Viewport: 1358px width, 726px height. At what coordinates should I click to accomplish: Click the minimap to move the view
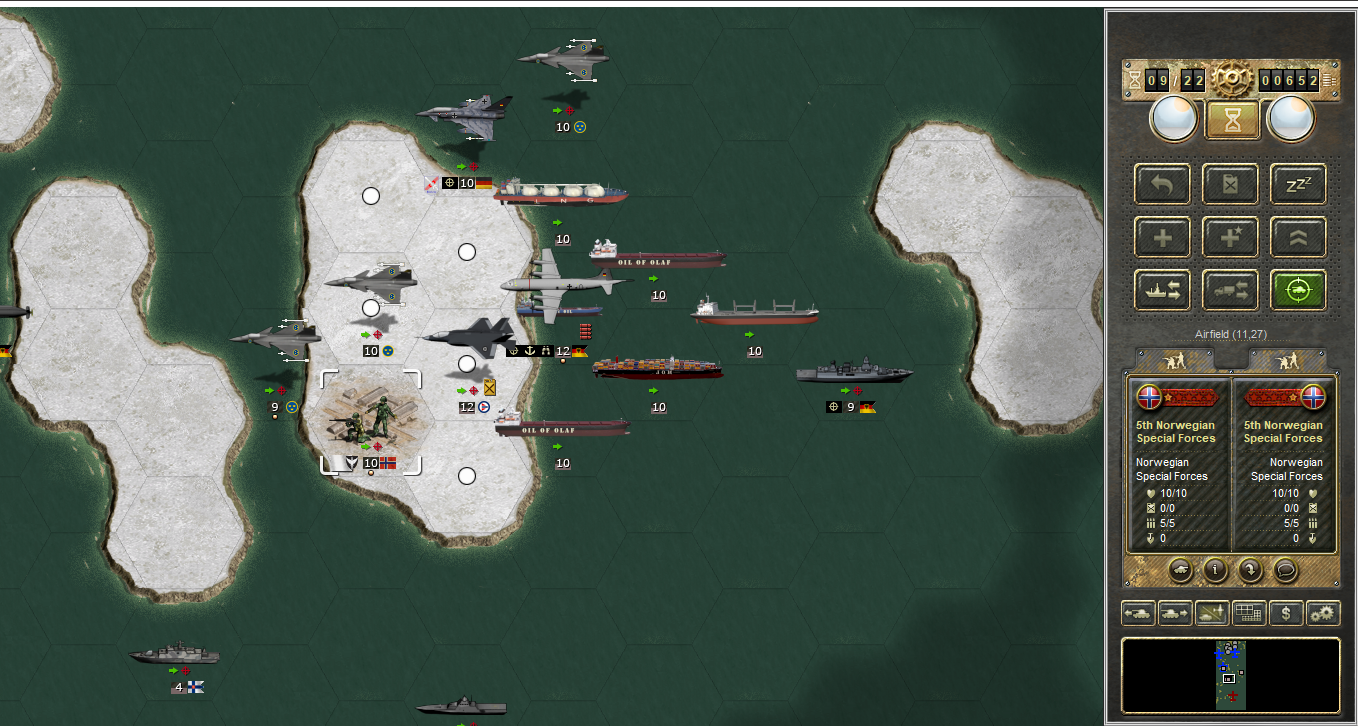1230,676
